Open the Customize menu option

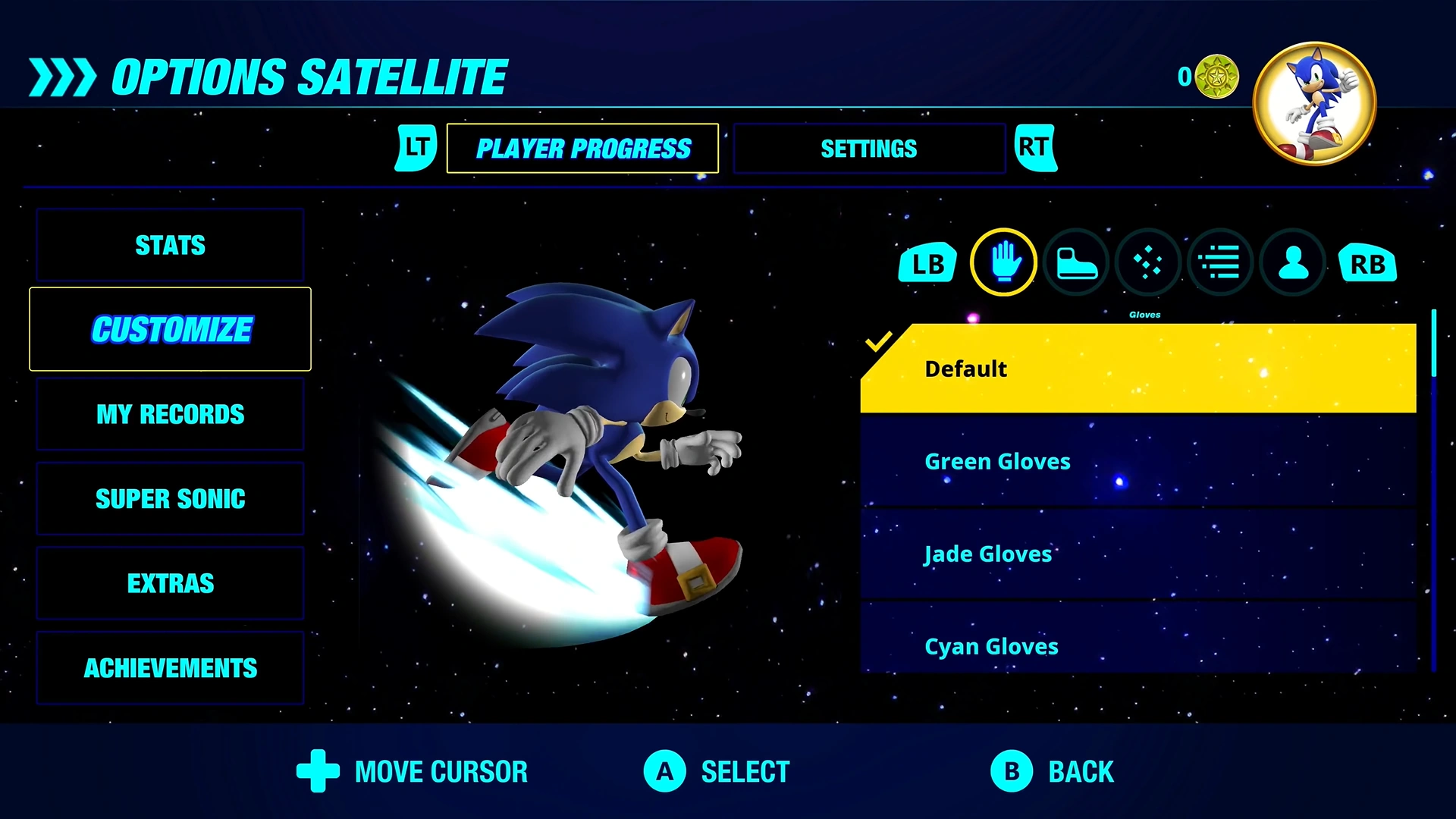(x=170, y=329)
